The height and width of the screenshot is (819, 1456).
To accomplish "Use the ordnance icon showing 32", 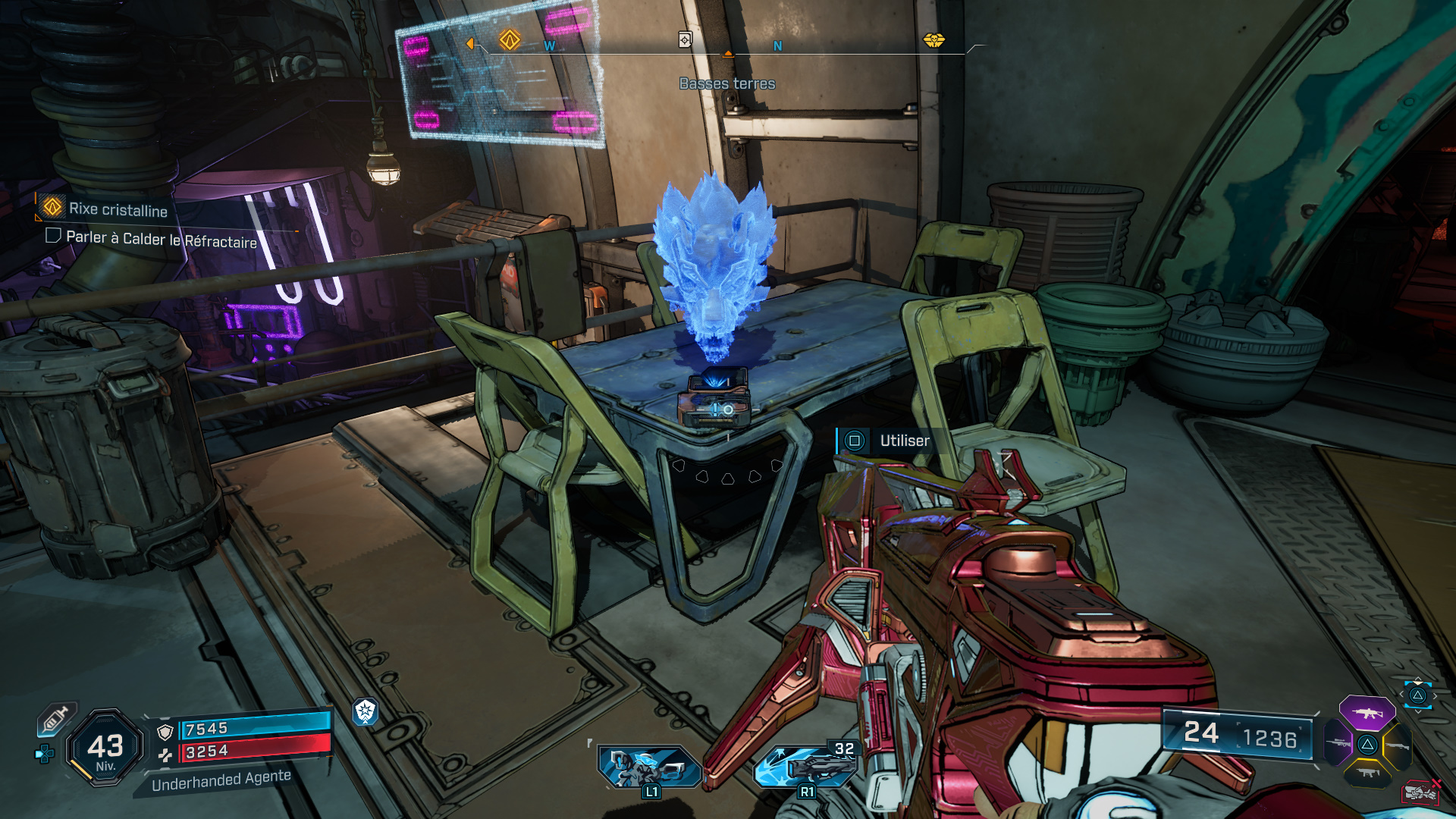I will 805,766.
